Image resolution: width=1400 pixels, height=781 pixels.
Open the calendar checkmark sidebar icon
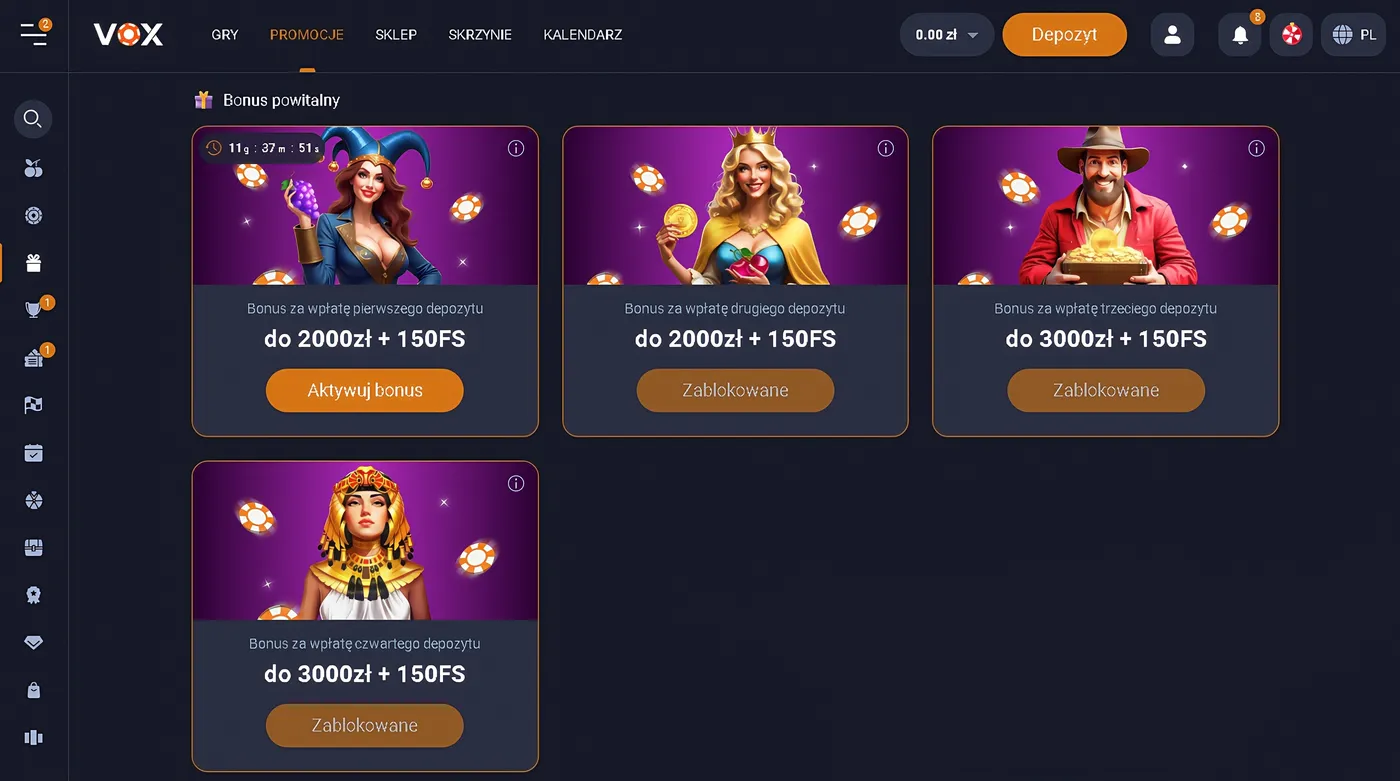pos(33,452)
